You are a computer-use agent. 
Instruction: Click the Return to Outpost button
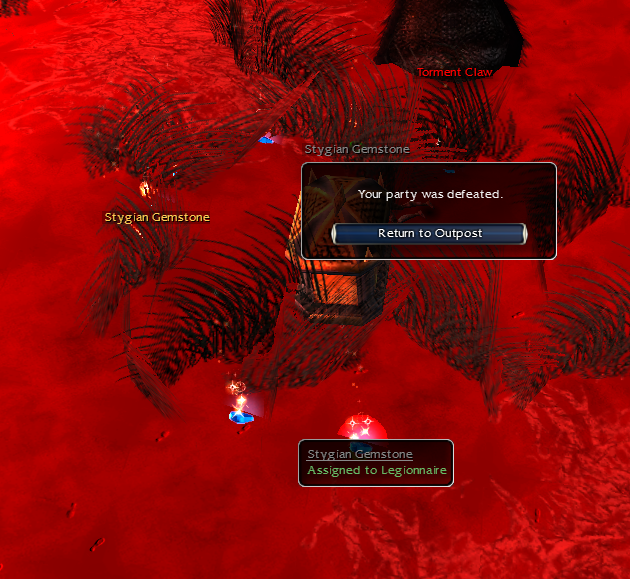click(x=429, y=233)
